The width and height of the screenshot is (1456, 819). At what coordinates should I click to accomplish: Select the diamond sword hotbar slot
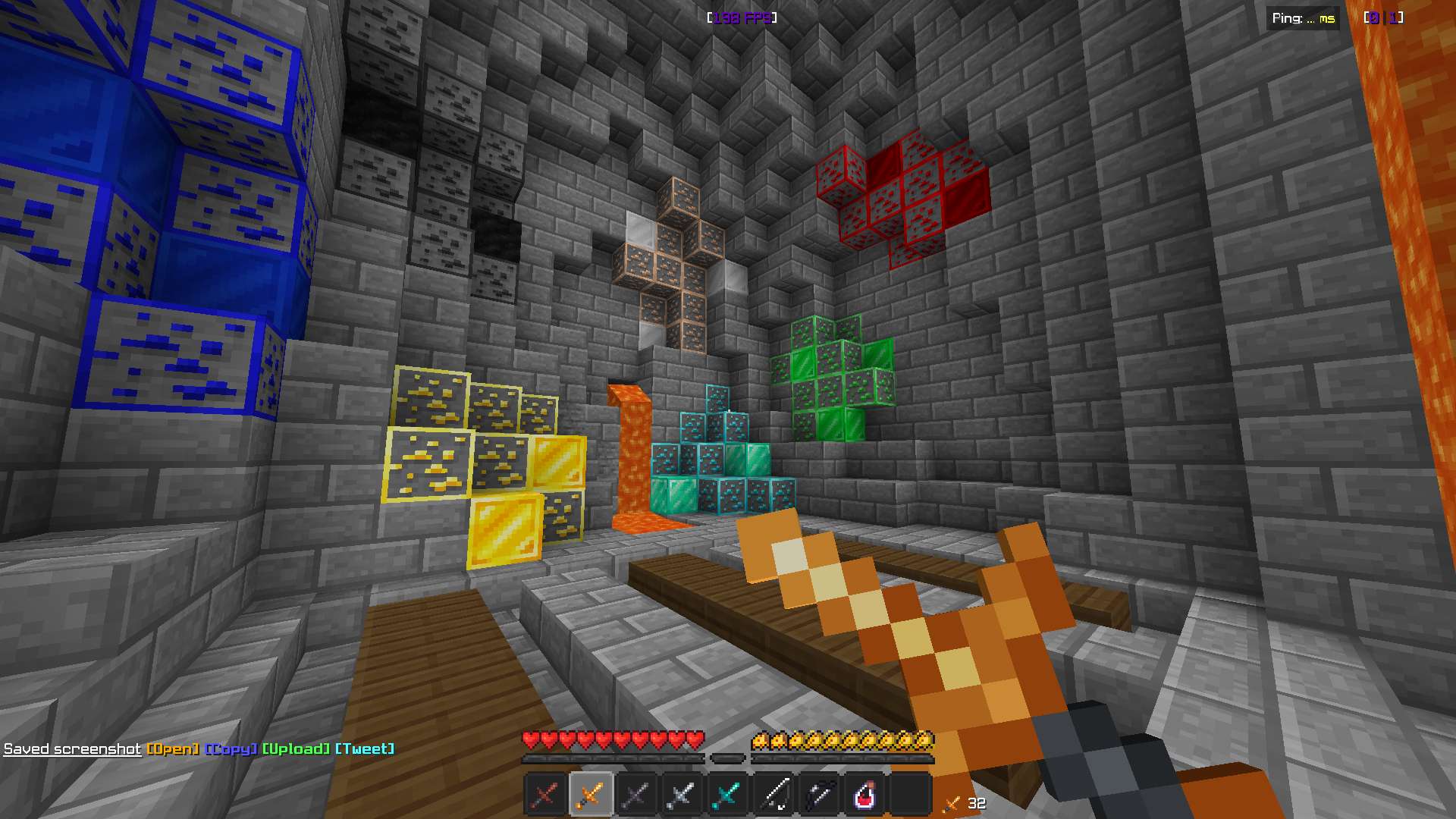coord(727,794)
